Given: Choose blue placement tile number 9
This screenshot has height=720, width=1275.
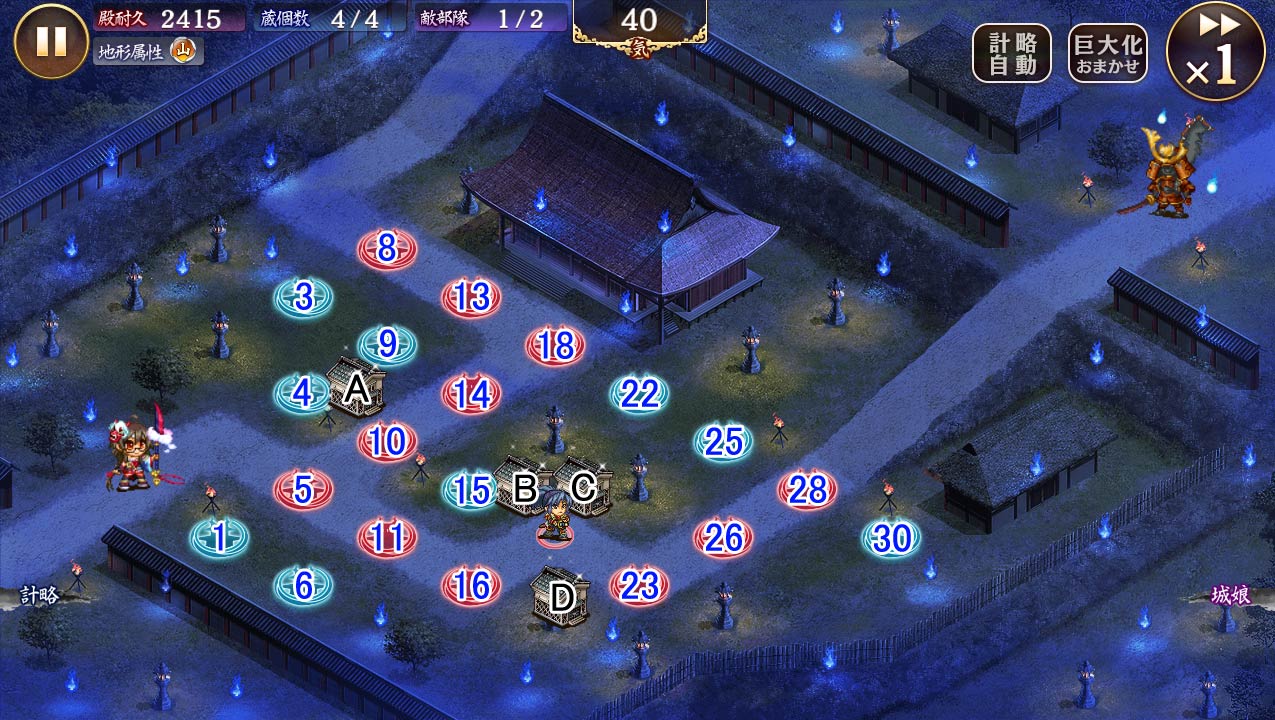Looking at the screenshot, I should coord(387,345).
